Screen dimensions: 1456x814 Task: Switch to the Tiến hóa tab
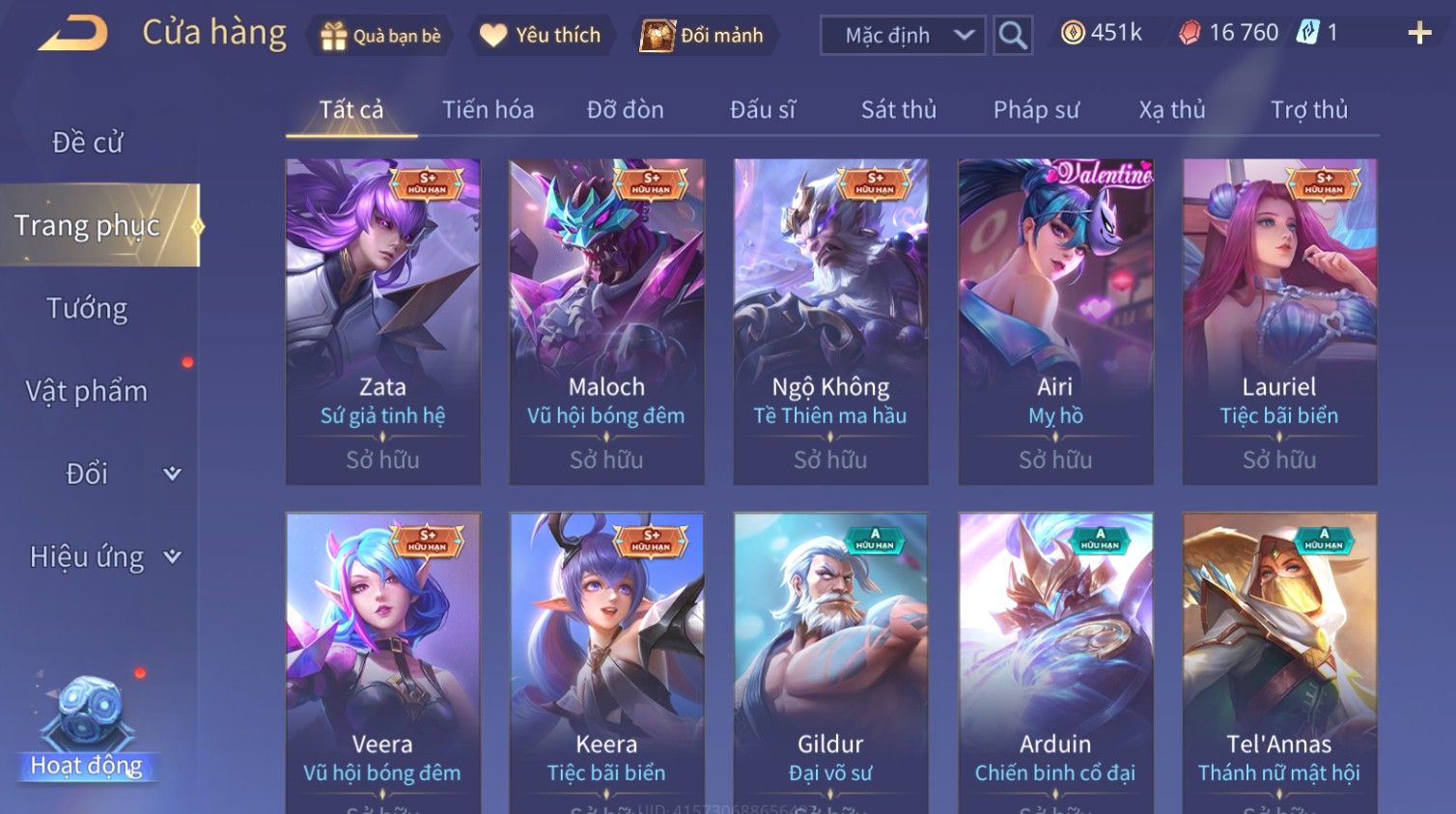pyautogui.click(x=488, y=110)
